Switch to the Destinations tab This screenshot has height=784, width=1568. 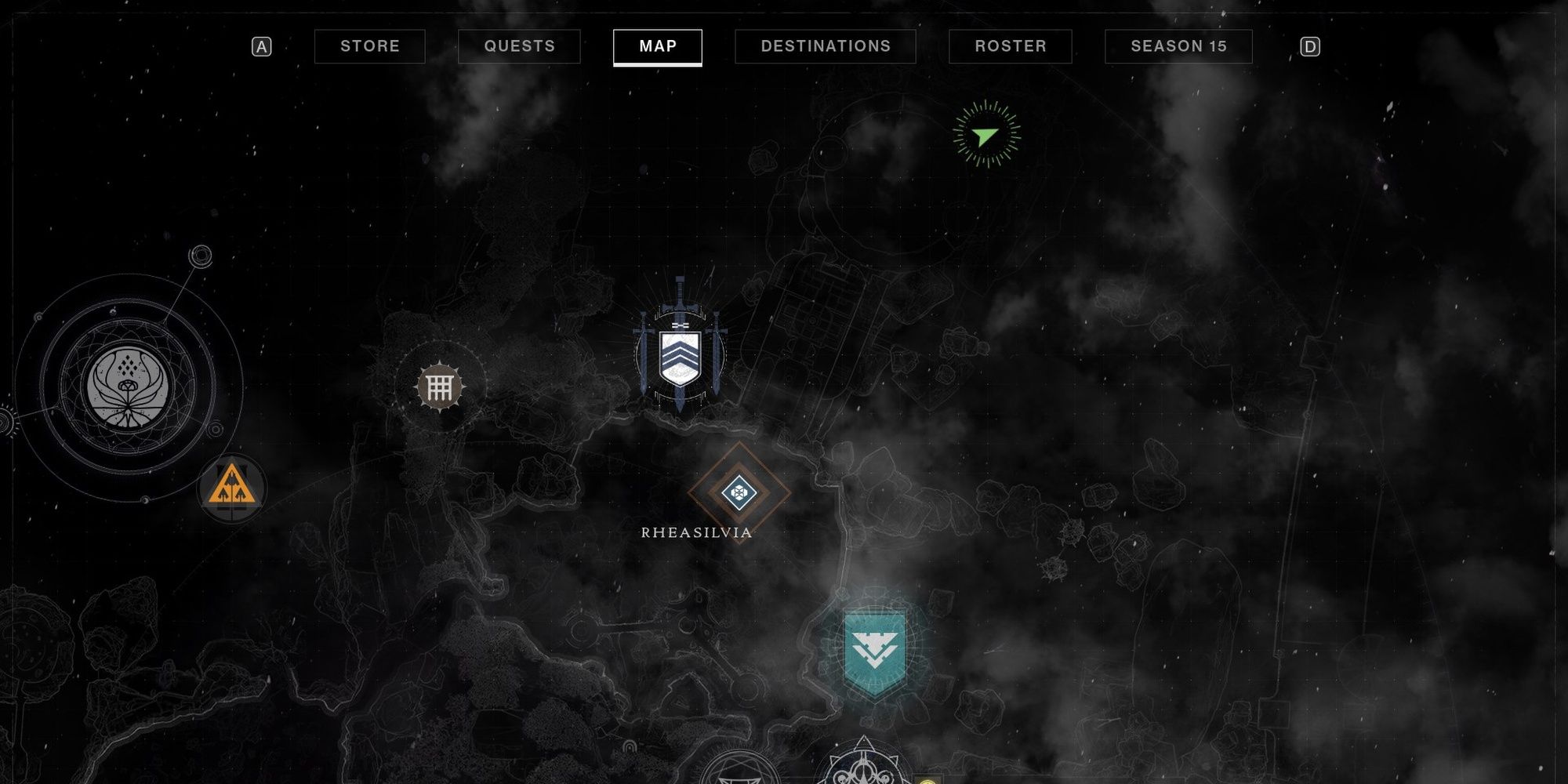coord(825,46)
